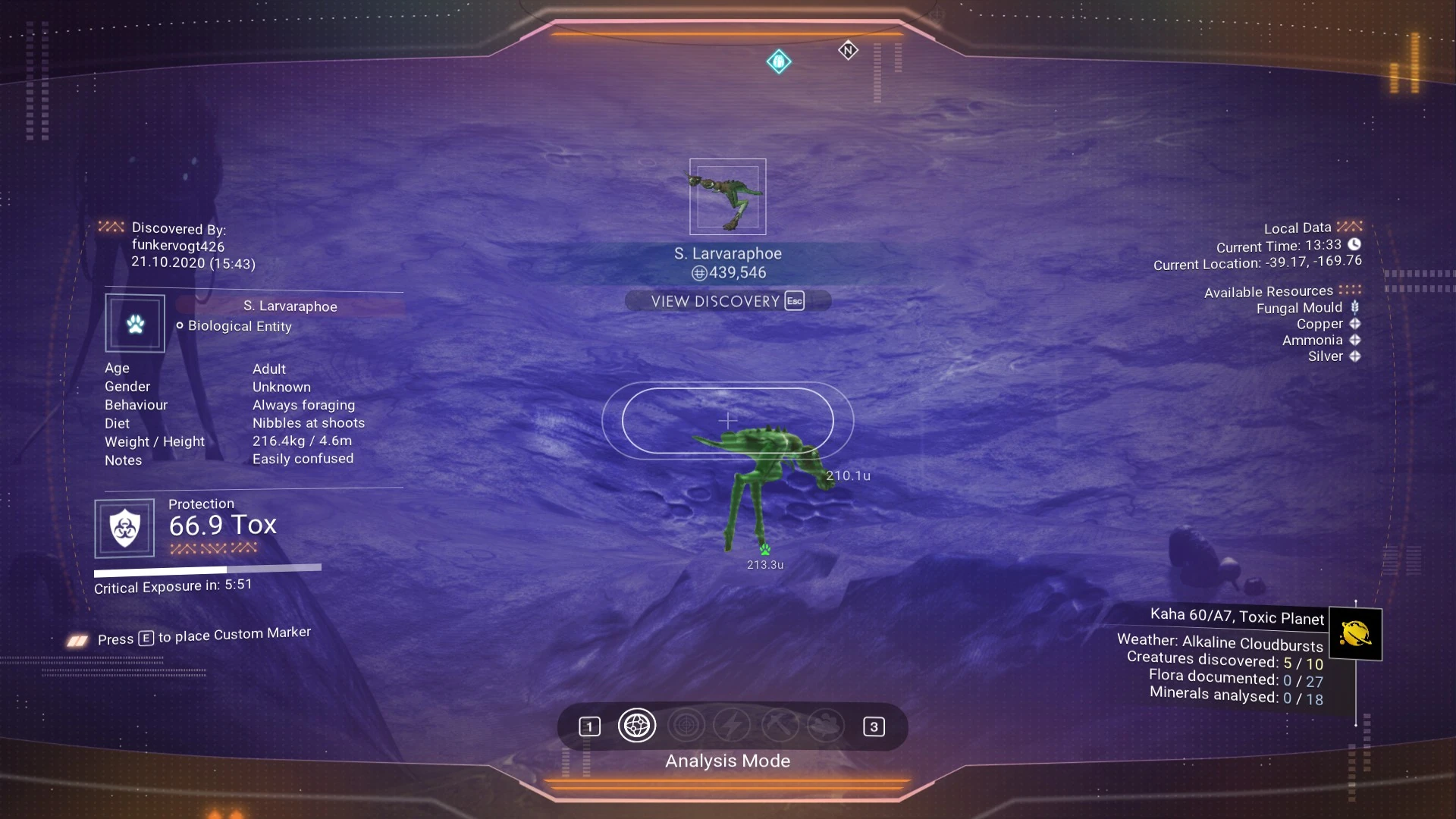Click the teal compass marker icon
The width and height of the screenshot is (1456, 819).
tap(779, 61)
